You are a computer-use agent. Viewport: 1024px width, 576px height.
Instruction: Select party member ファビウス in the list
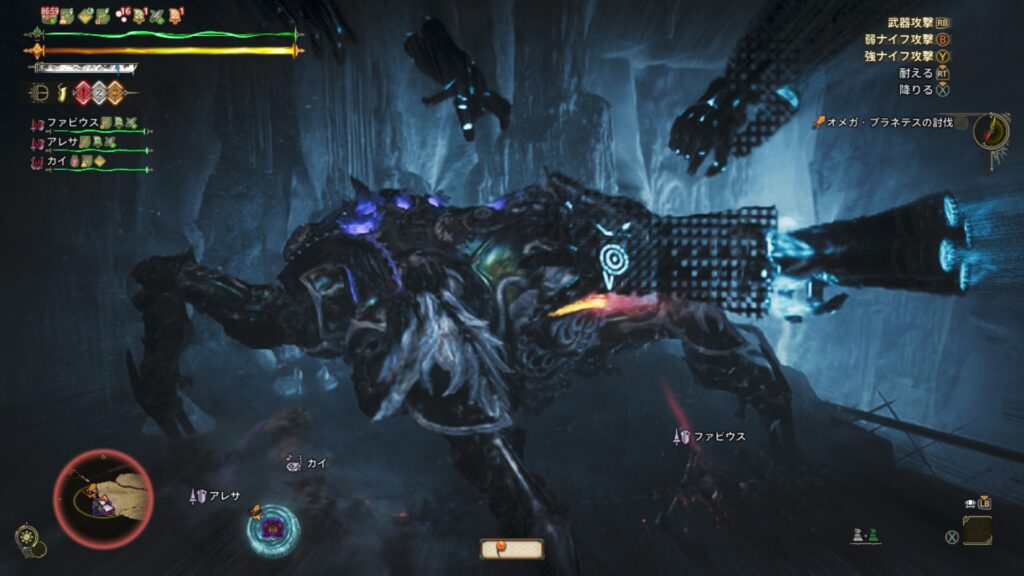(72, 123)
